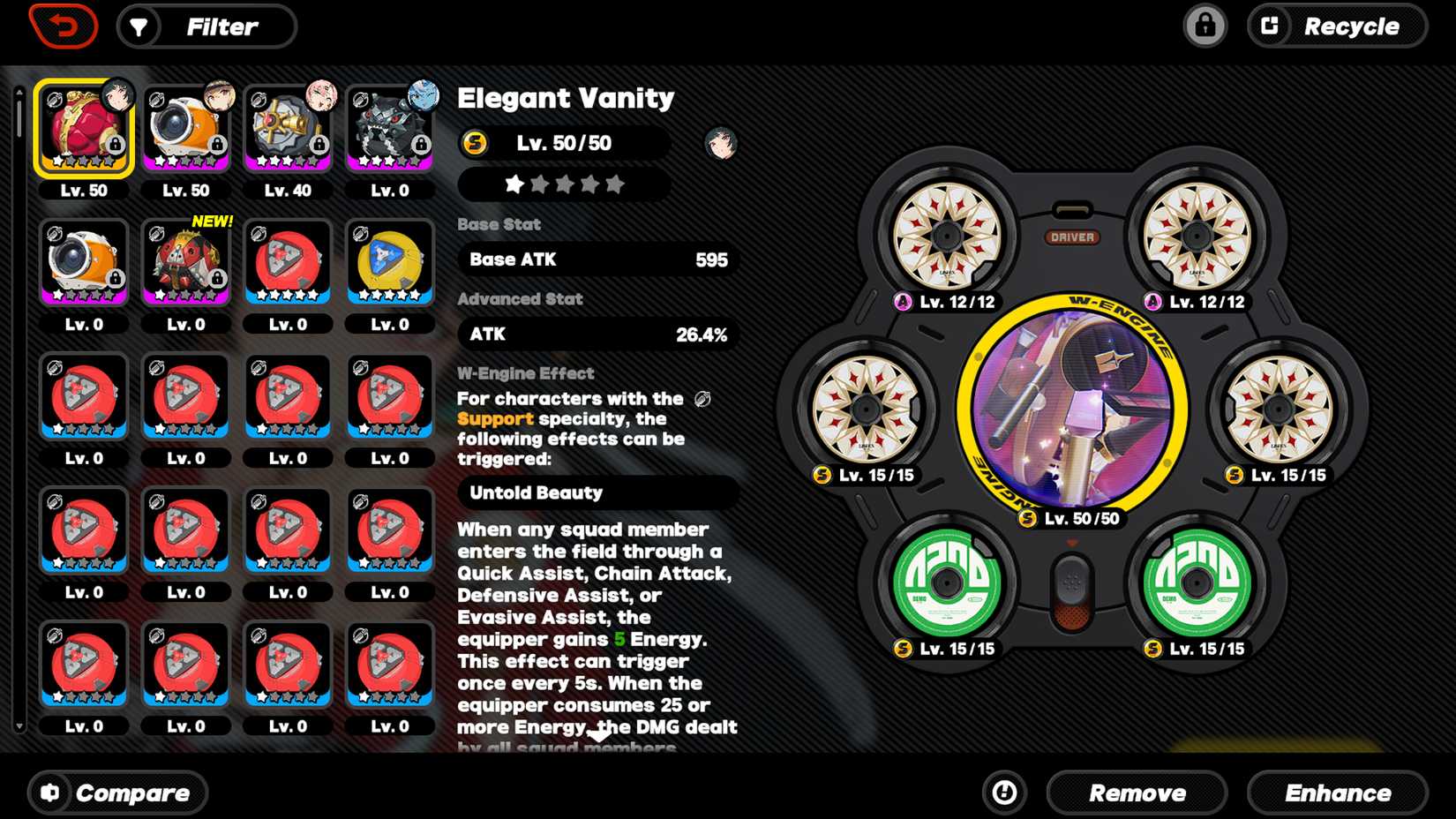Viewport: 1456px width, 819px height.
Task: Click the DRIVER label on the disc player
Action: (x=1073, y=237)
